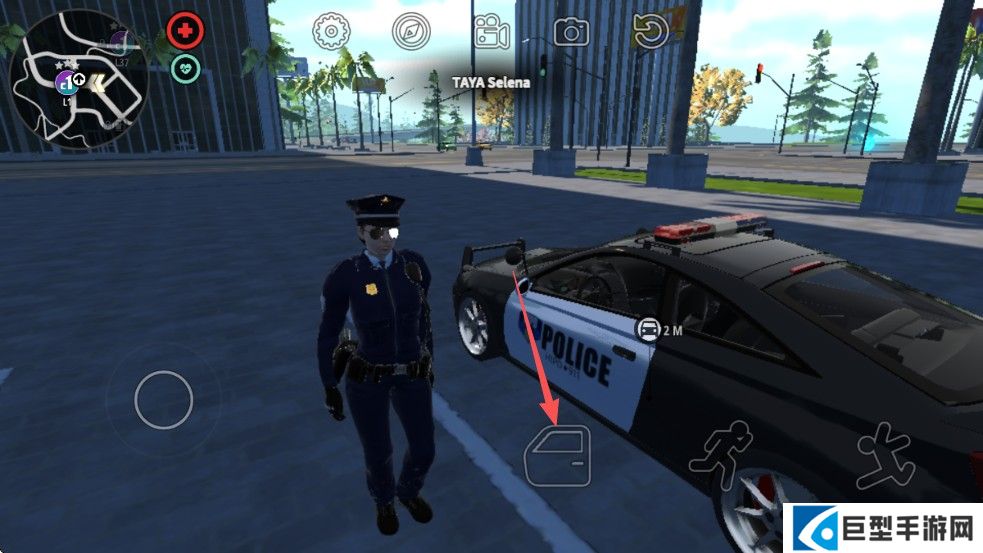Select the car marker showing 2 M
Image resolution: width=983 pixels, height=553 pixels.
pyautogui.click(x=650, y=329)
